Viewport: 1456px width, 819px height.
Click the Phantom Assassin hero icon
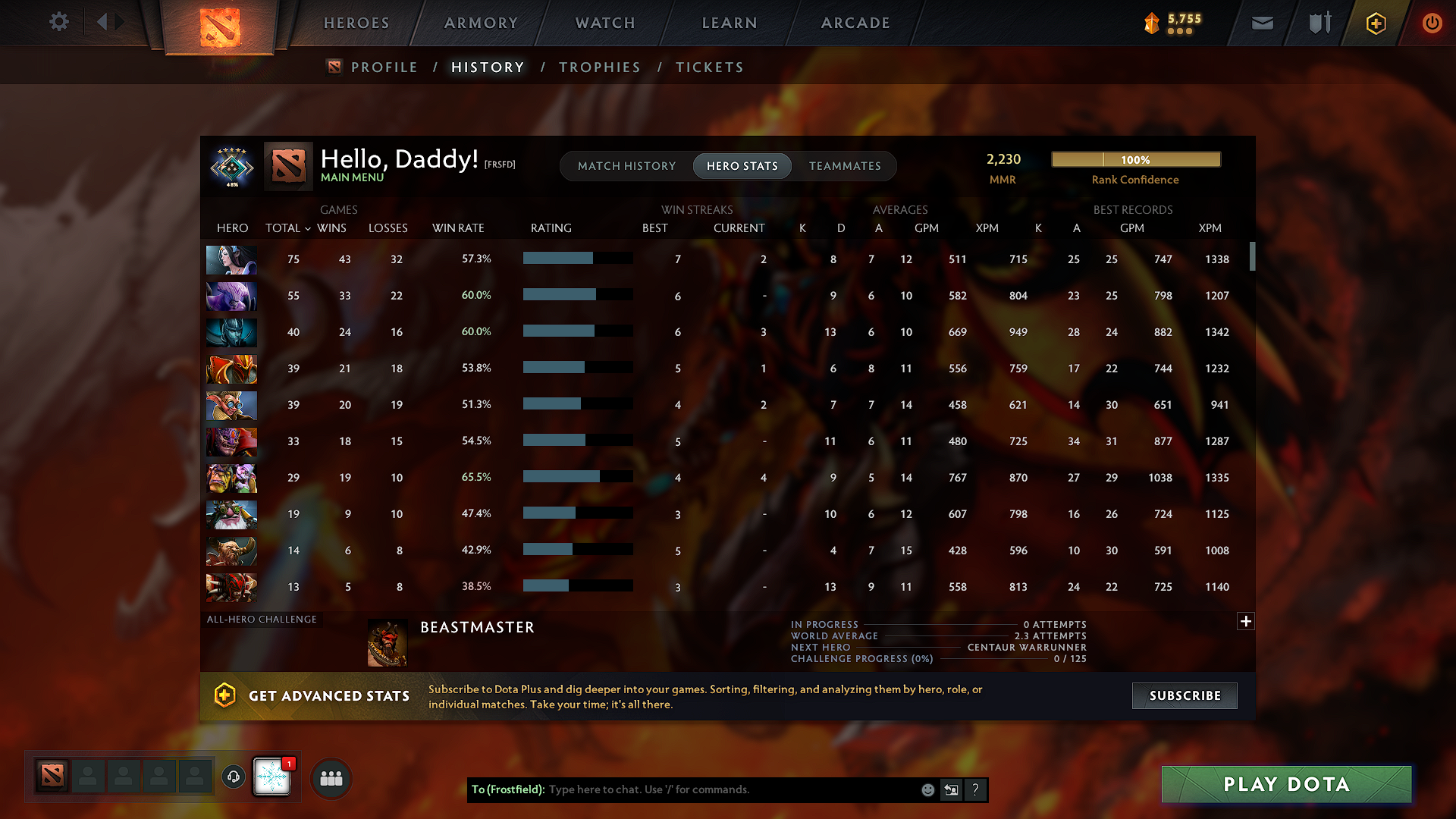click(231, 332)
